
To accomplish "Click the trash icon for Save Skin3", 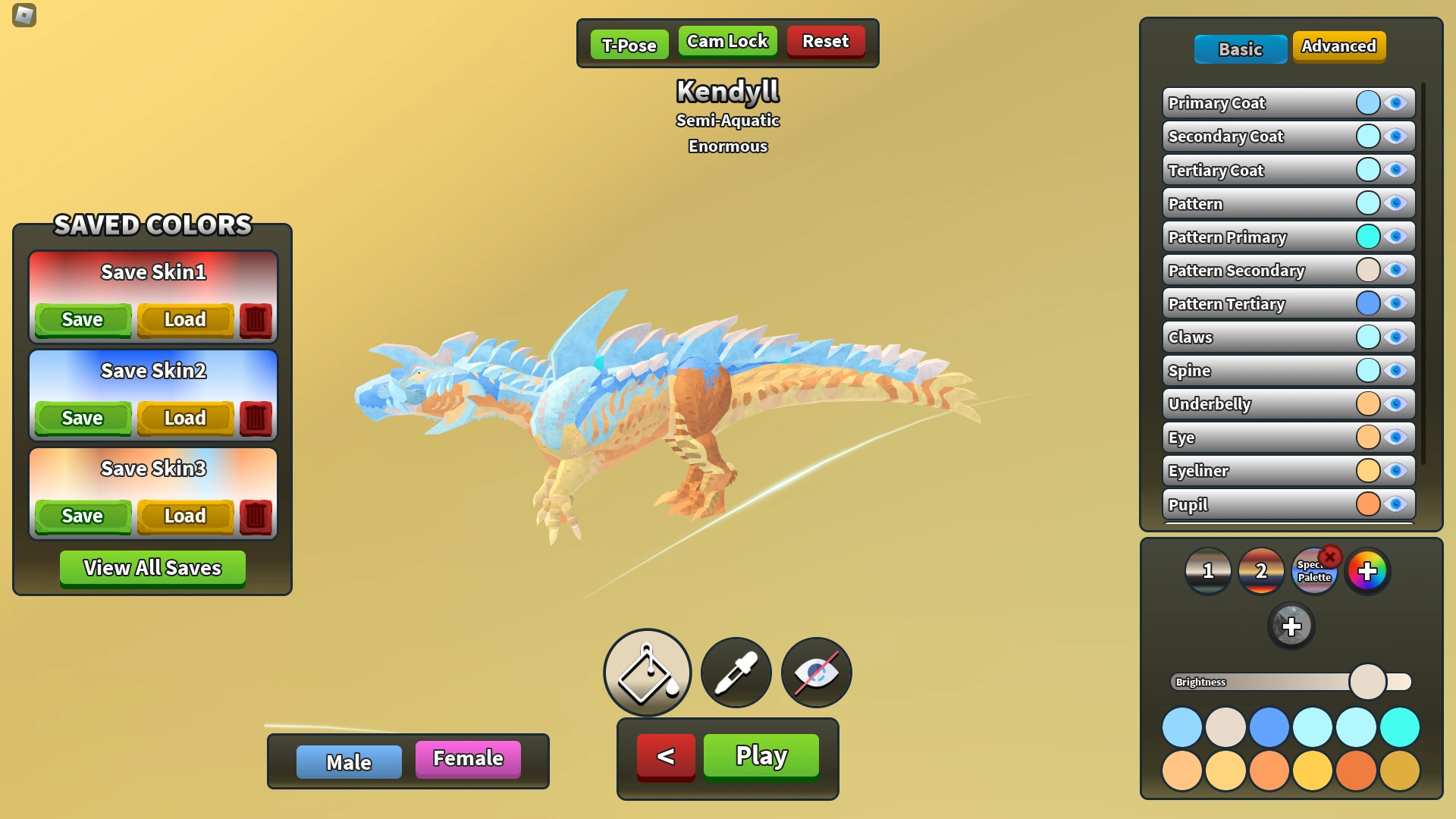I will (x=255, y=516).
